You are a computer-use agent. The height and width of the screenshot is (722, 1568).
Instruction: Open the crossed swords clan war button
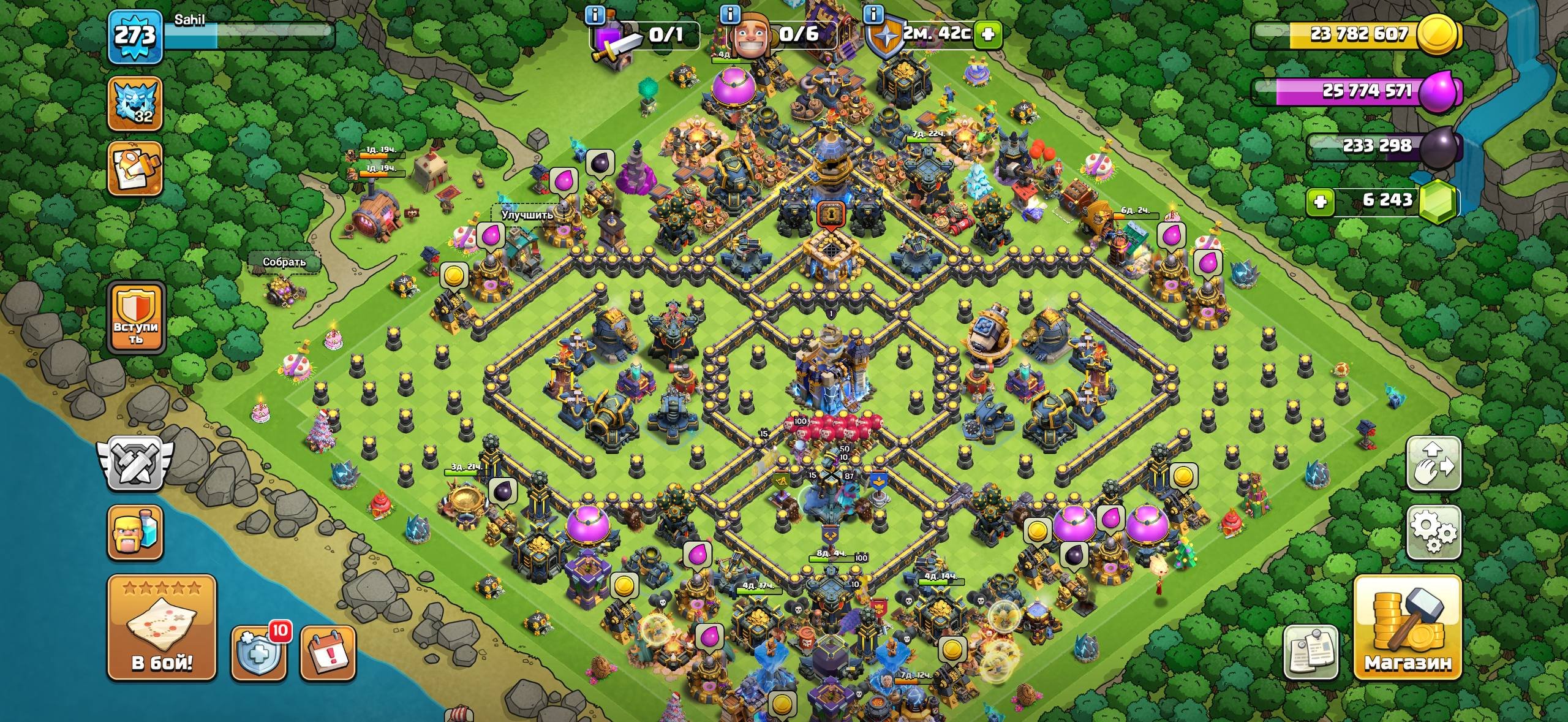pos(135,463)
